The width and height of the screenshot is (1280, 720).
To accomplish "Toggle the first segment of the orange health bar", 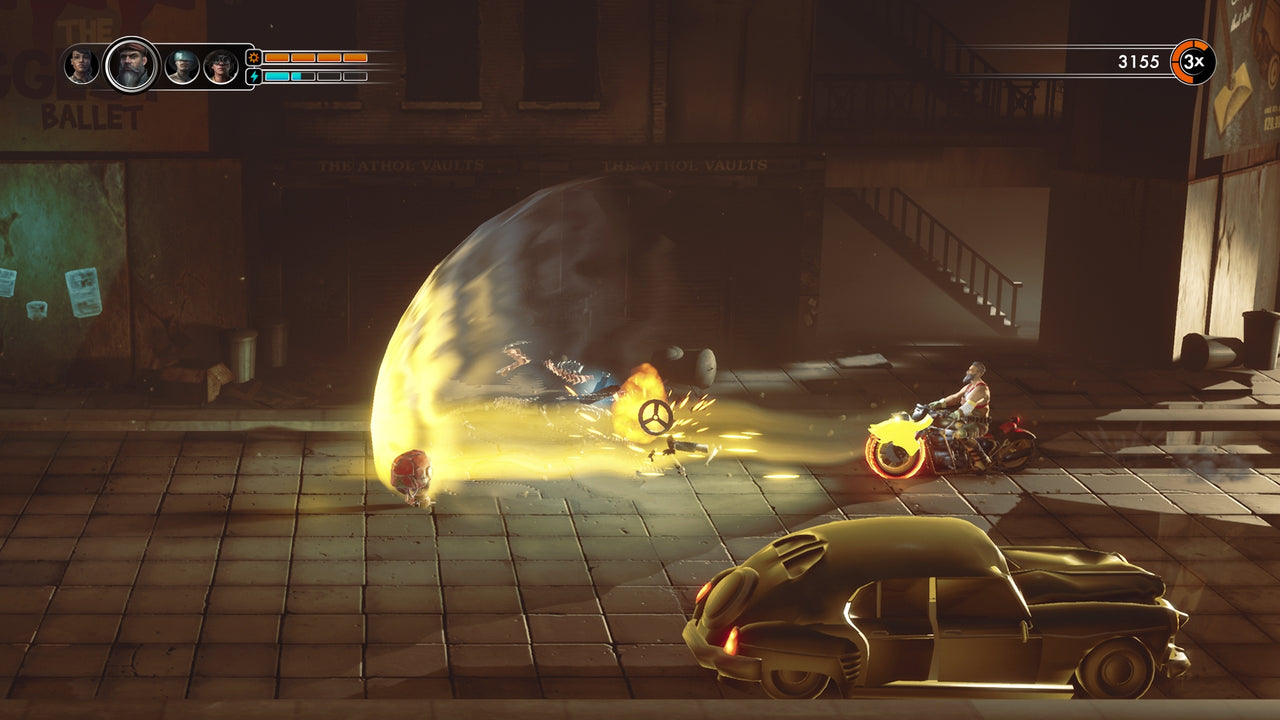I will coord(277,58).
